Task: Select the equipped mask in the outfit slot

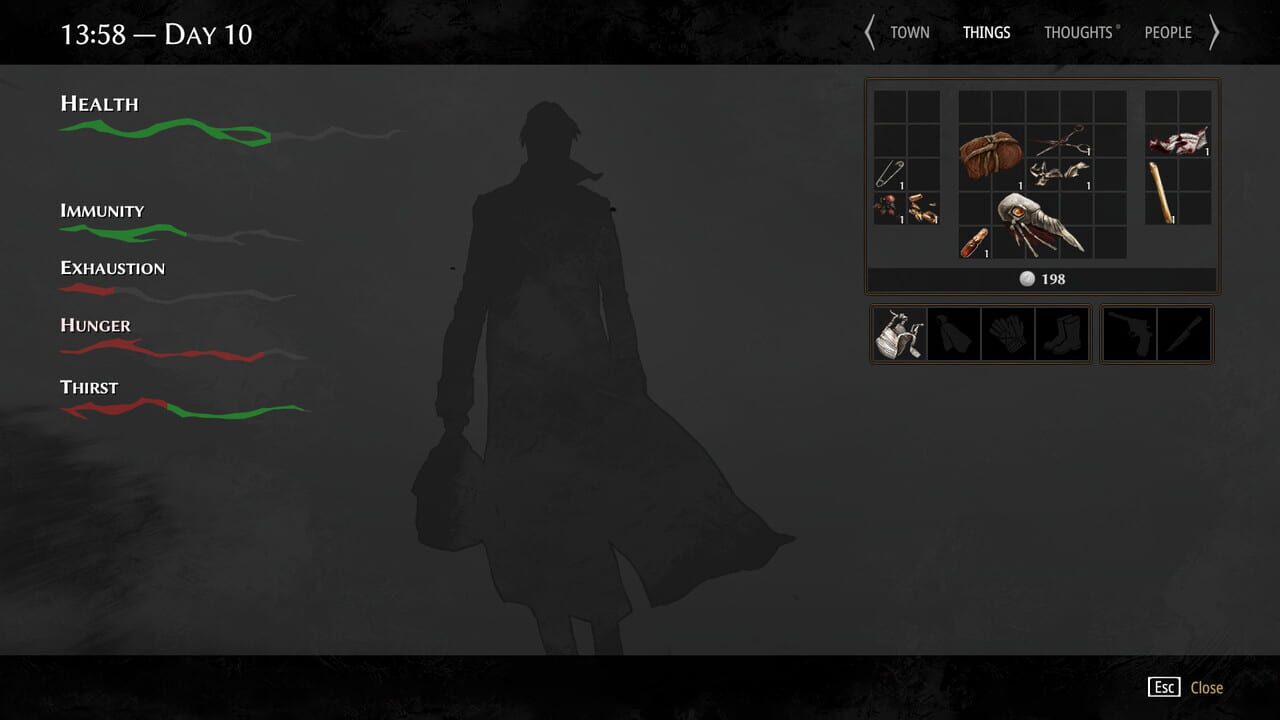Action: 897,333
